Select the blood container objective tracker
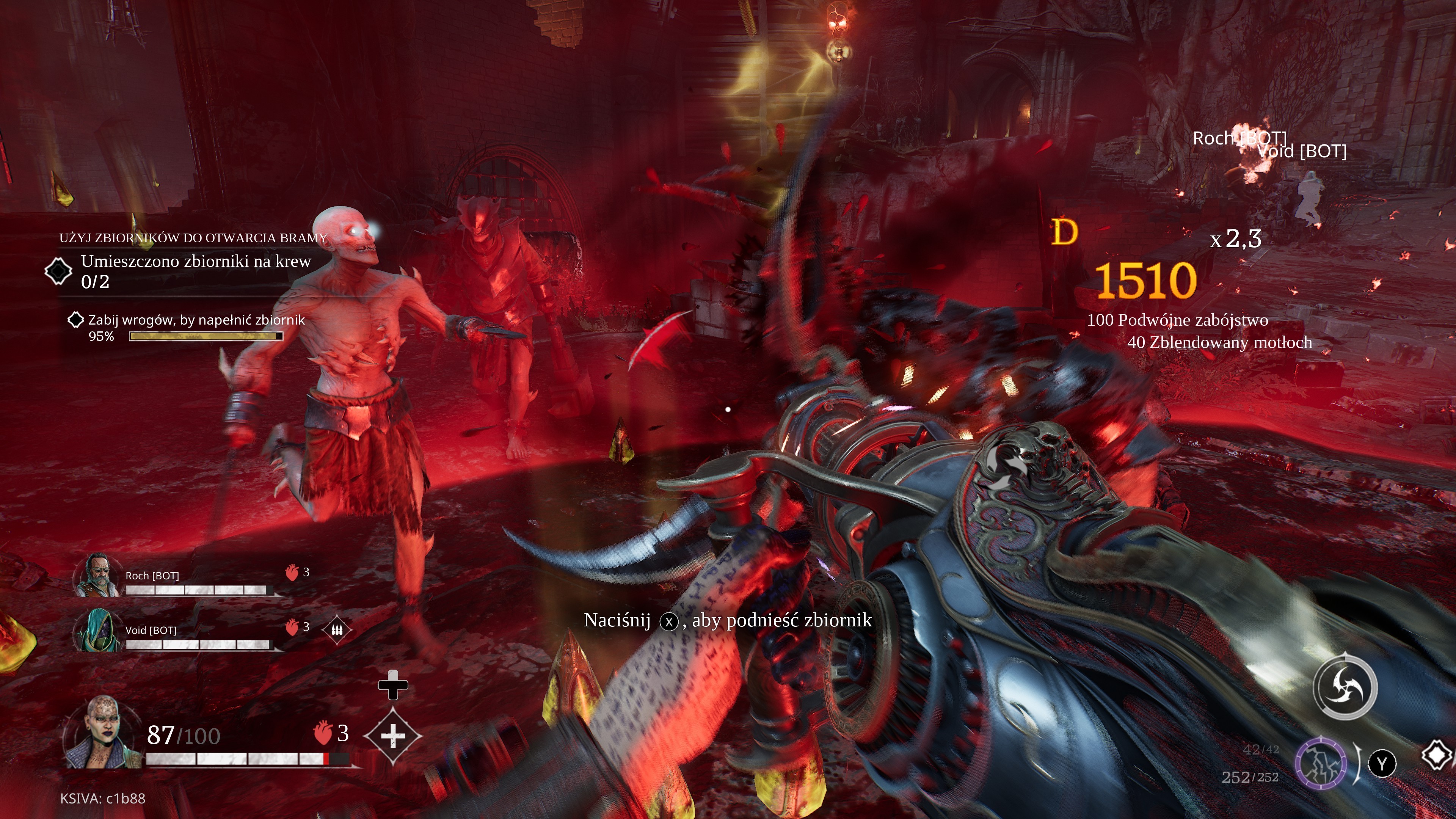This screenshot has width=1456, height=819. 58,271
